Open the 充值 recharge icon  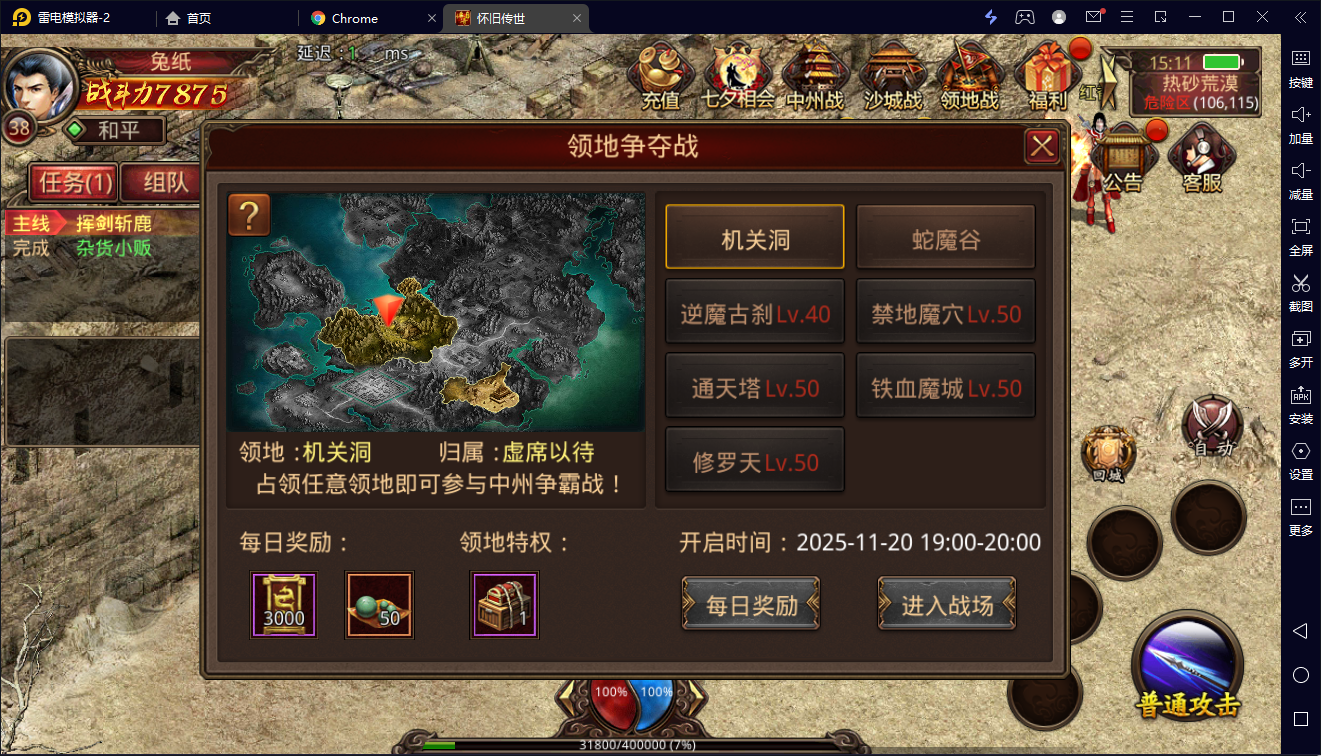click(660, 75)
